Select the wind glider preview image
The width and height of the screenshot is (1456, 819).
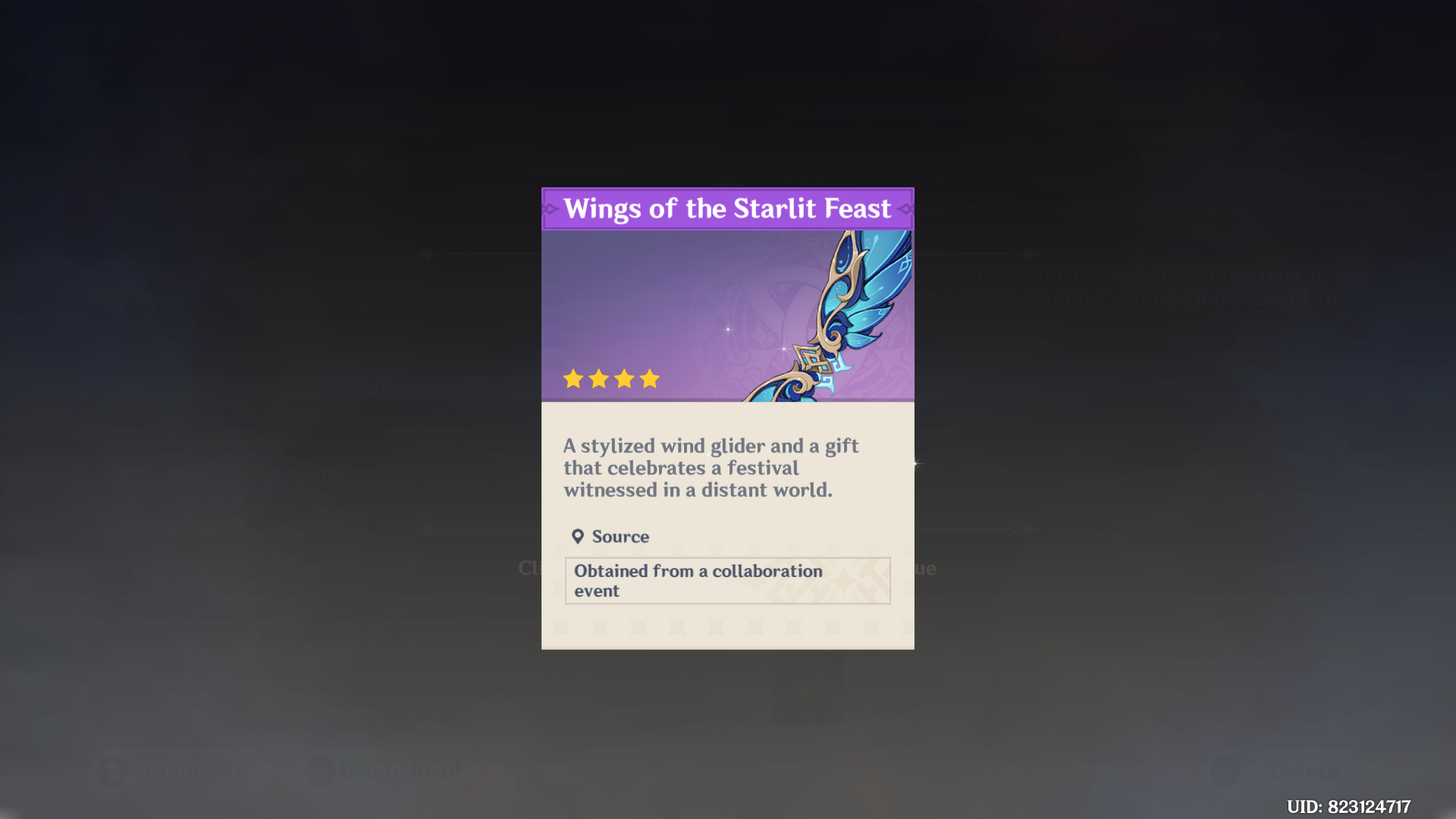[727, 315]
